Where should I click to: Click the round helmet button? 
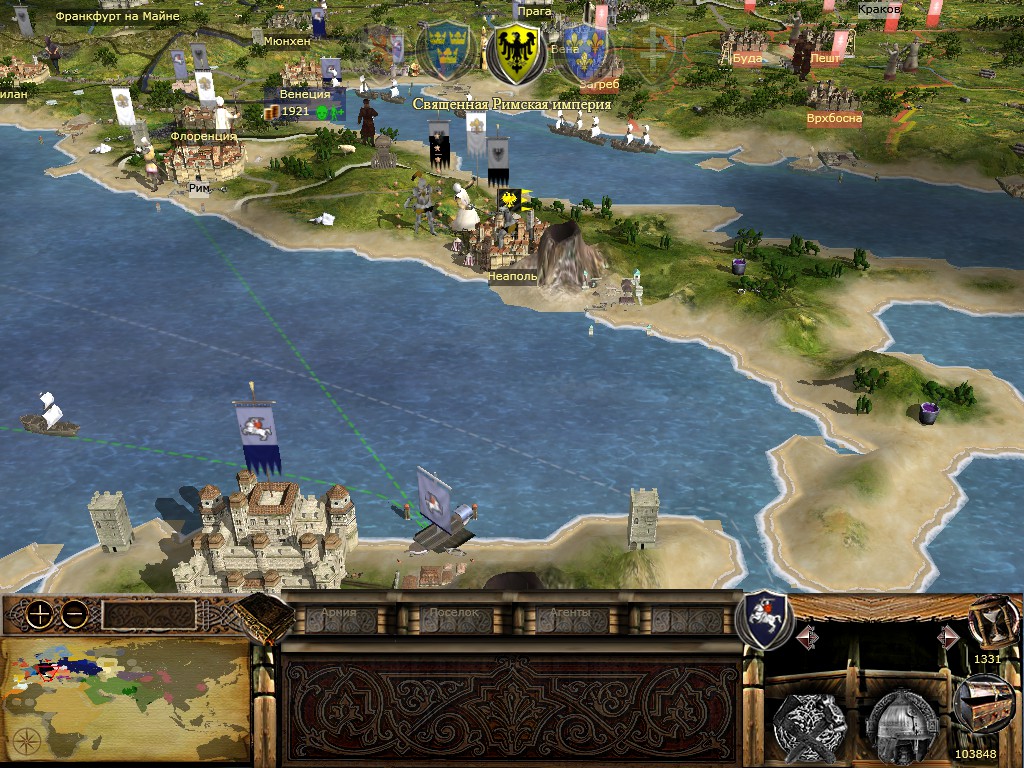900,720
